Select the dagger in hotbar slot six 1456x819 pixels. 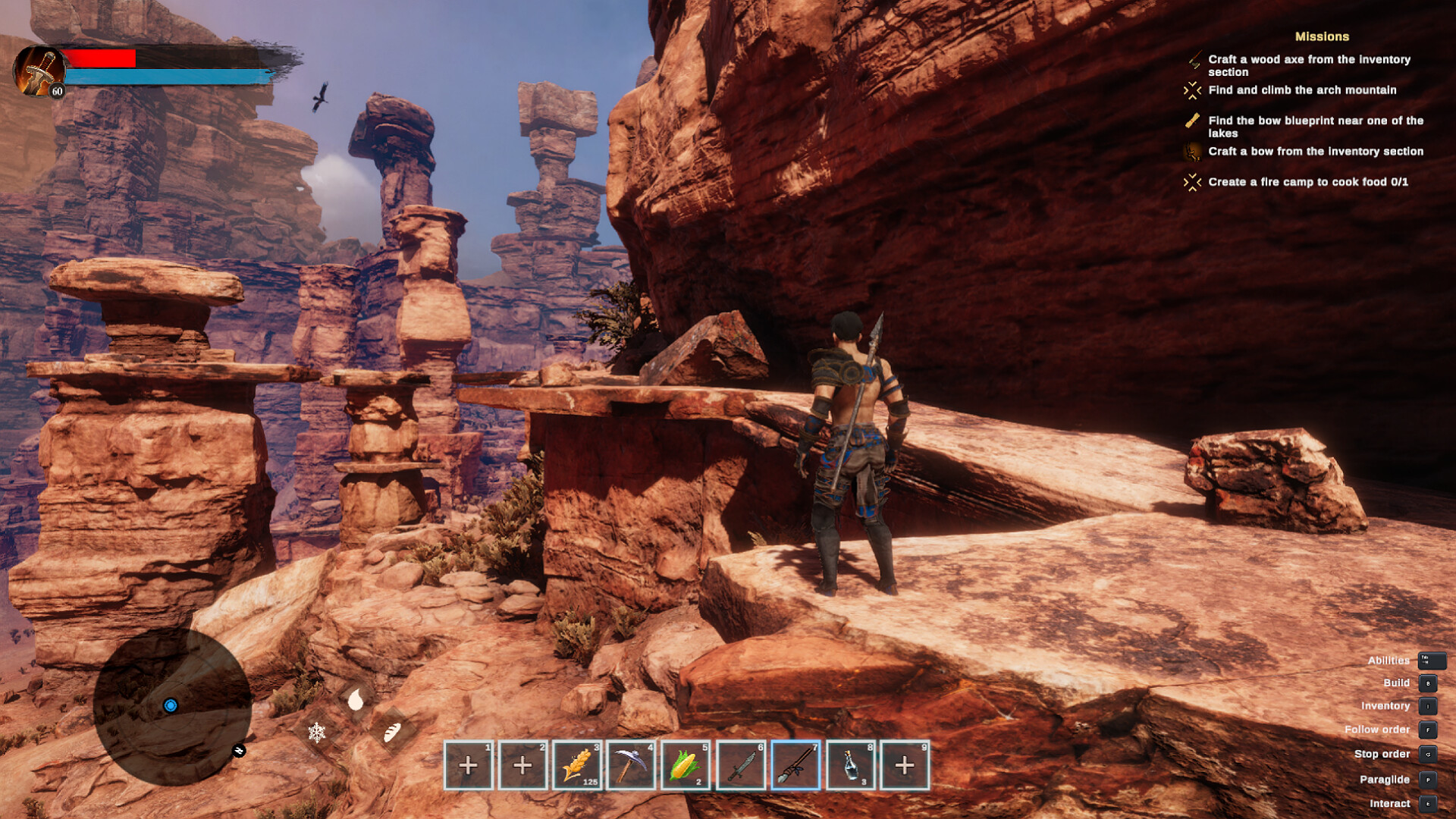click(740, 765)
